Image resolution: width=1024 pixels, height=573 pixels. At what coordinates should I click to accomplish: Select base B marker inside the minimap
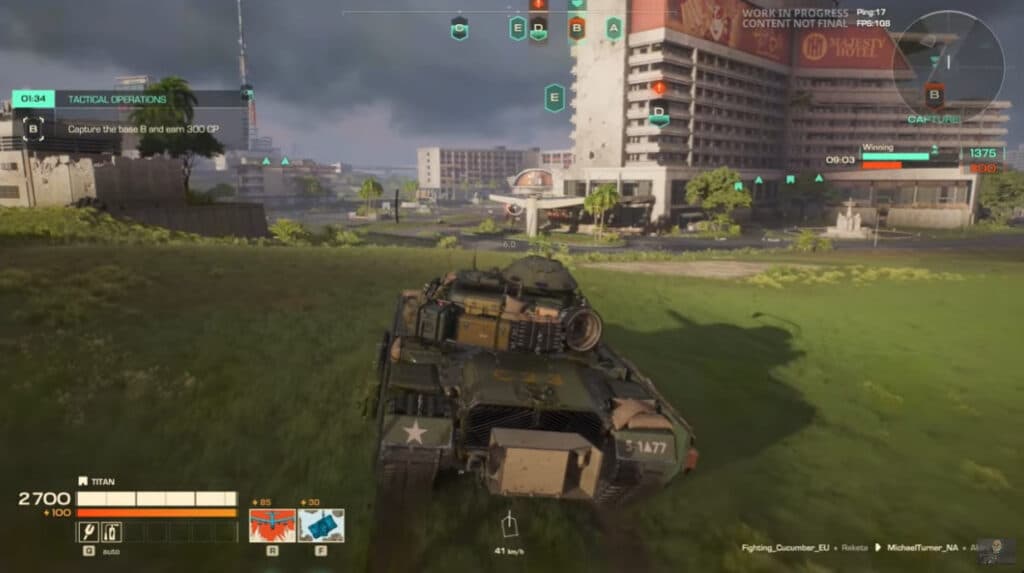pyautogui.click(x=934, y=96)
